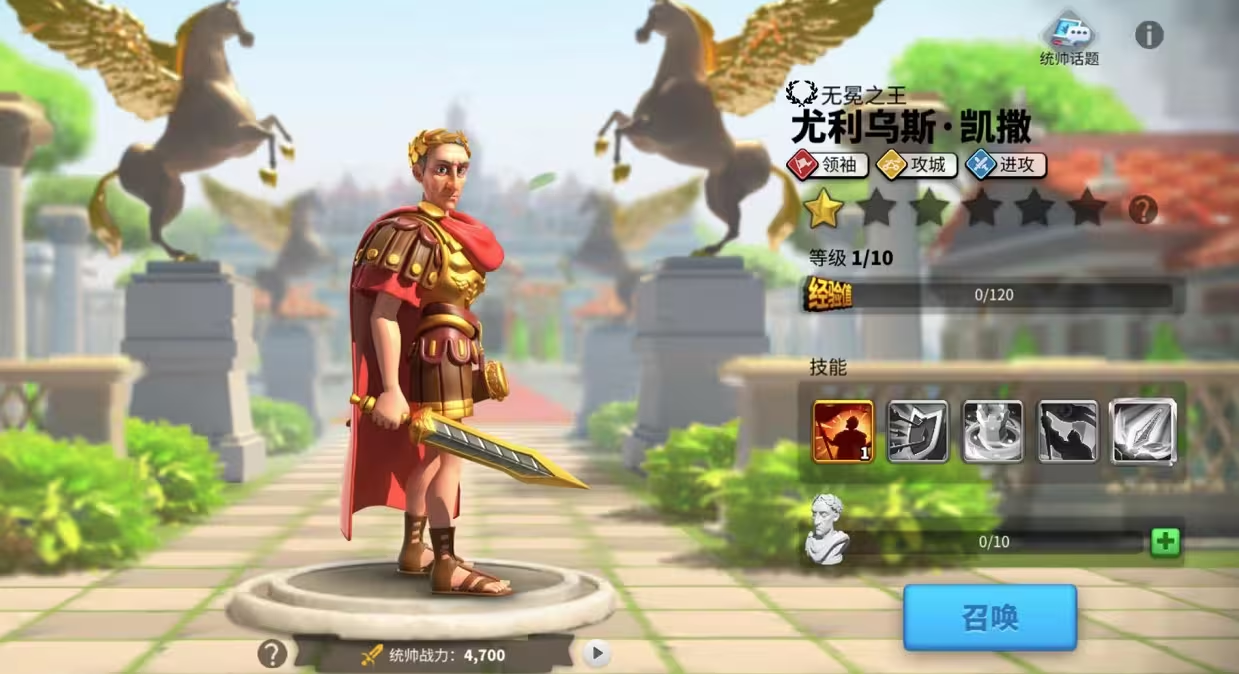1239x674 pixels.
Task: Select the 攻城 siege tag
Action: click(x=917, y=165)
